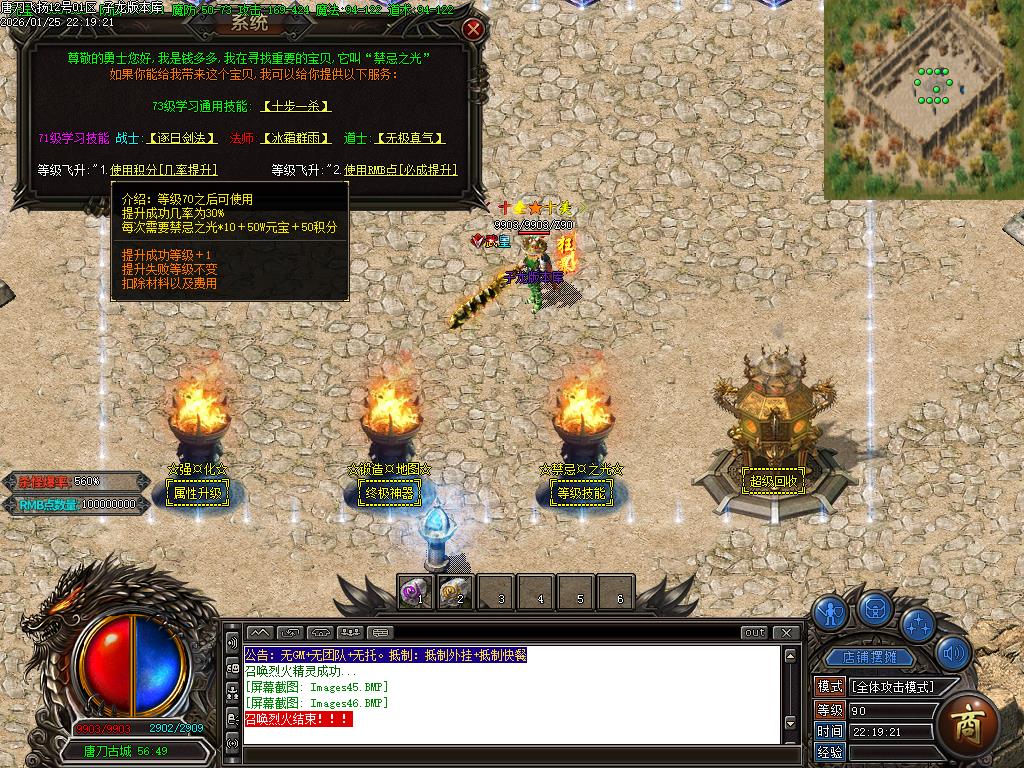Open the 属性升级 NPC label
1024x768 pixels.
[197, 492]
